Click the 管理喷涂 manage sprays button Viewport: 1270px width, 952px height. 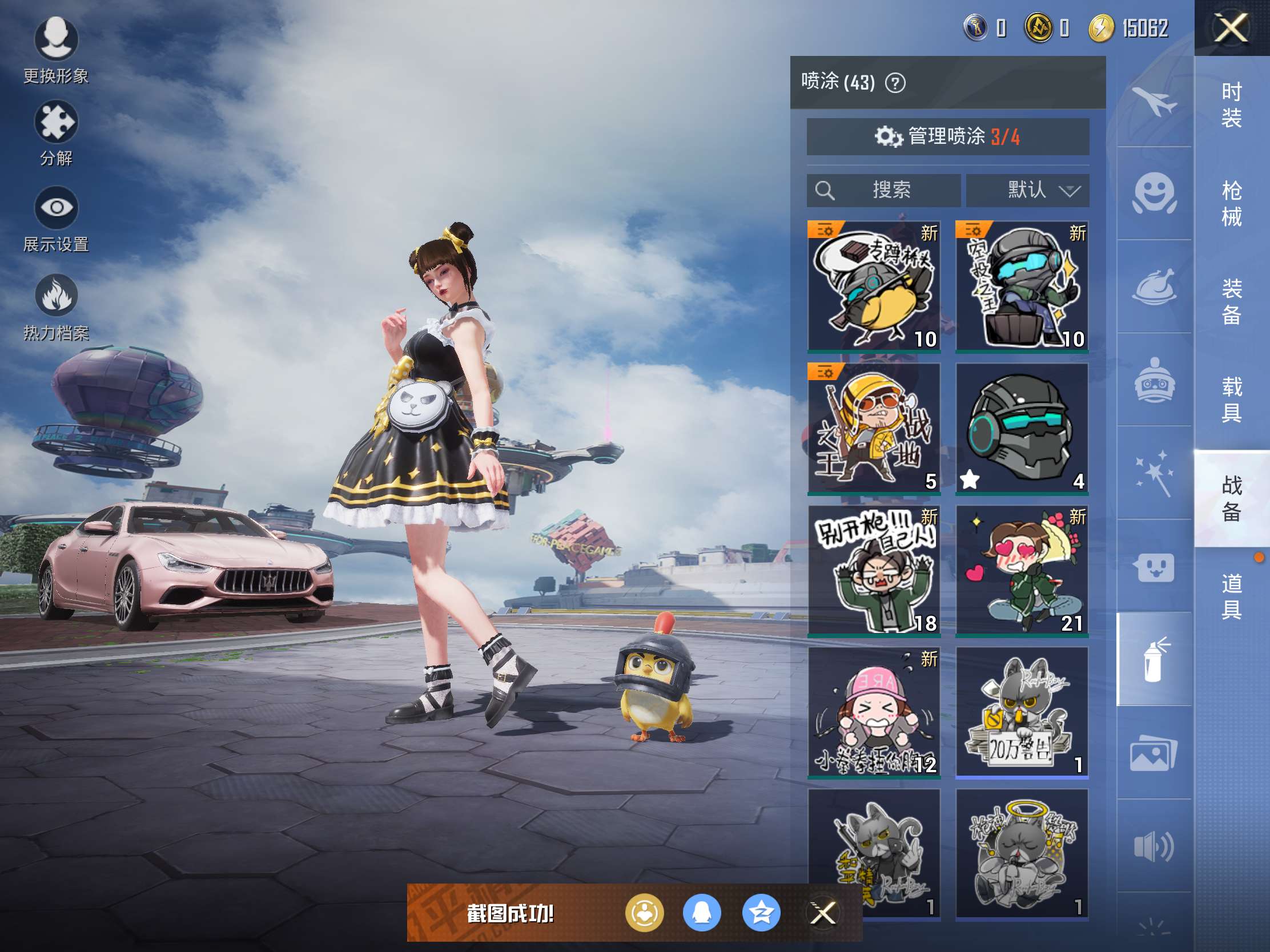947,136
